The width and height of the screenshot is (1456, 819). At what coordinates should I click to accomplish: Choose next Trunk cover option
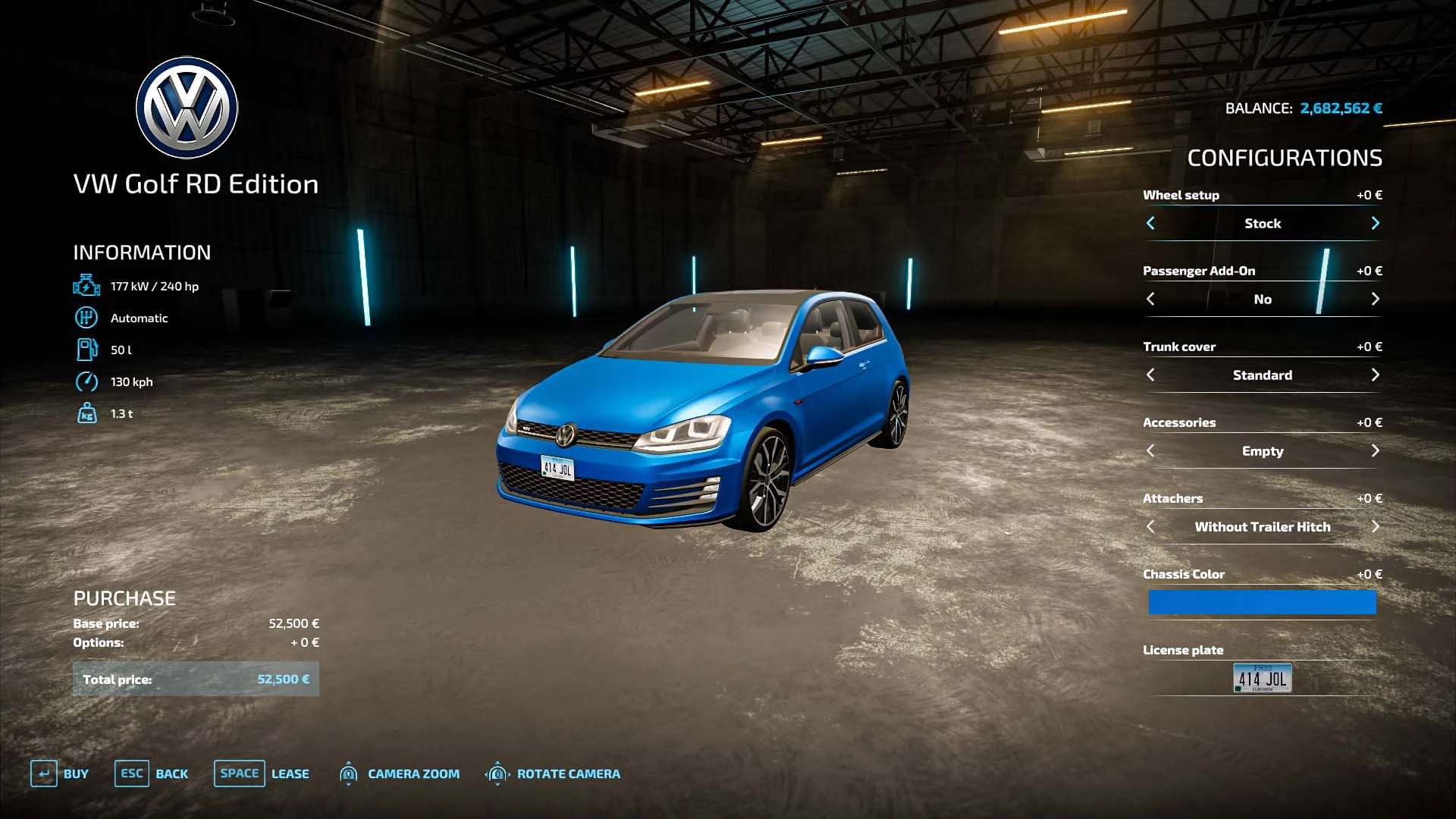tap(1375, 375)
